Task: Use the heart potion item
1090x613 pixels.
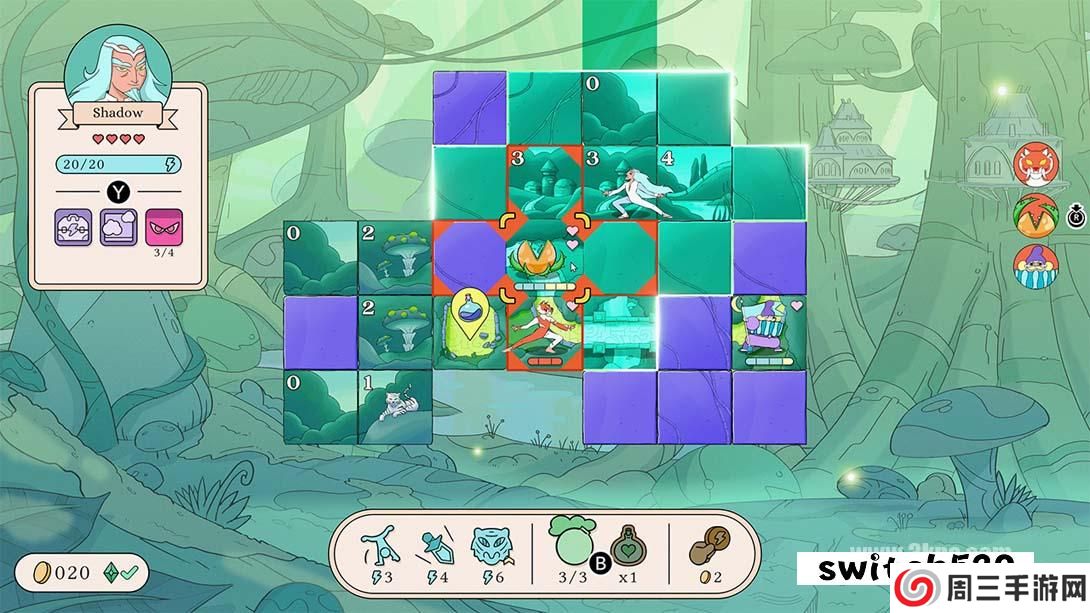Action: coord(629,548)
